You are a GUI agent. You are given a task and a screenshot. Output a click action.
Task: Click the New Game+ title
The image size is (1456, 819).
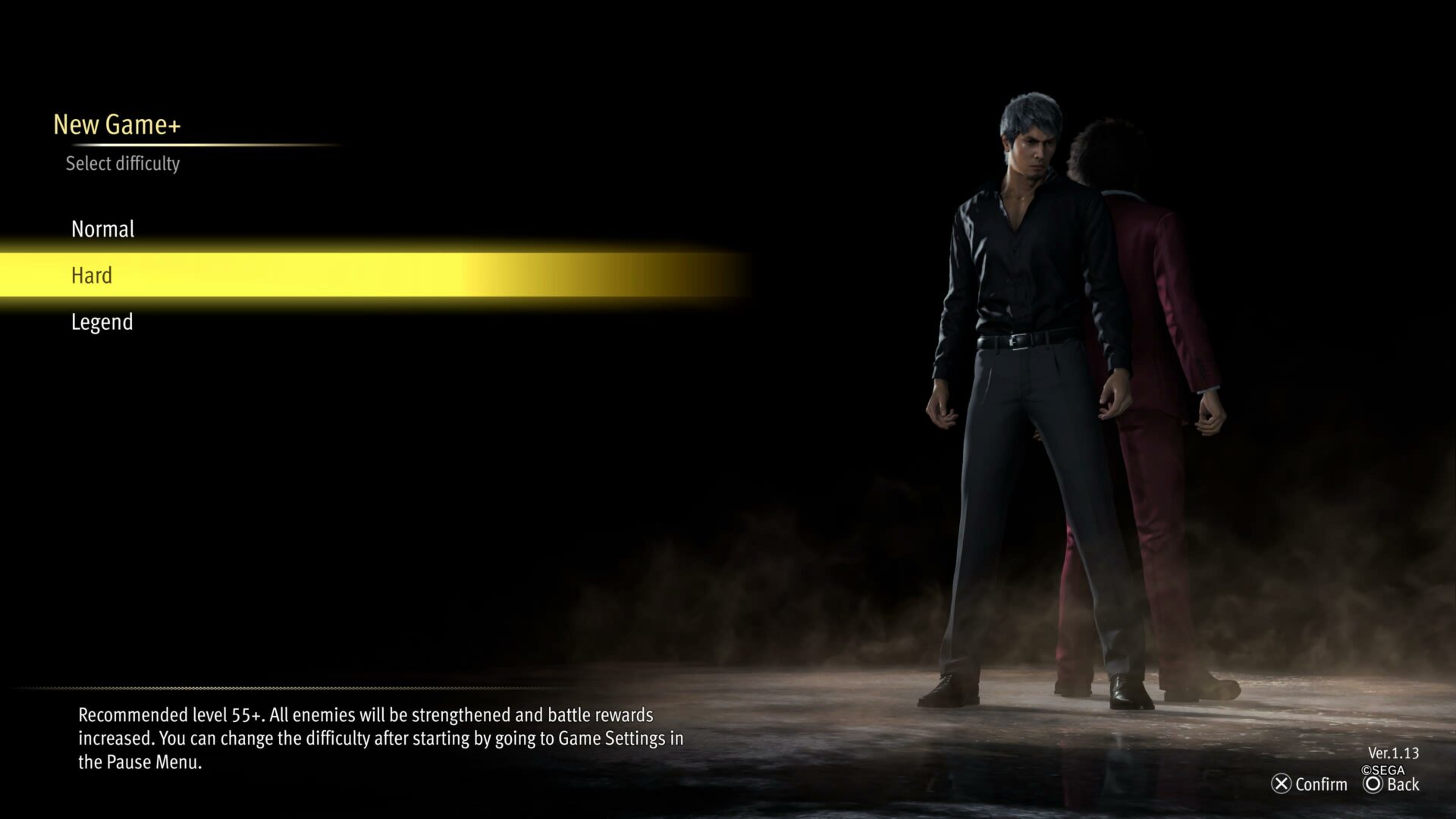(118, 124)
